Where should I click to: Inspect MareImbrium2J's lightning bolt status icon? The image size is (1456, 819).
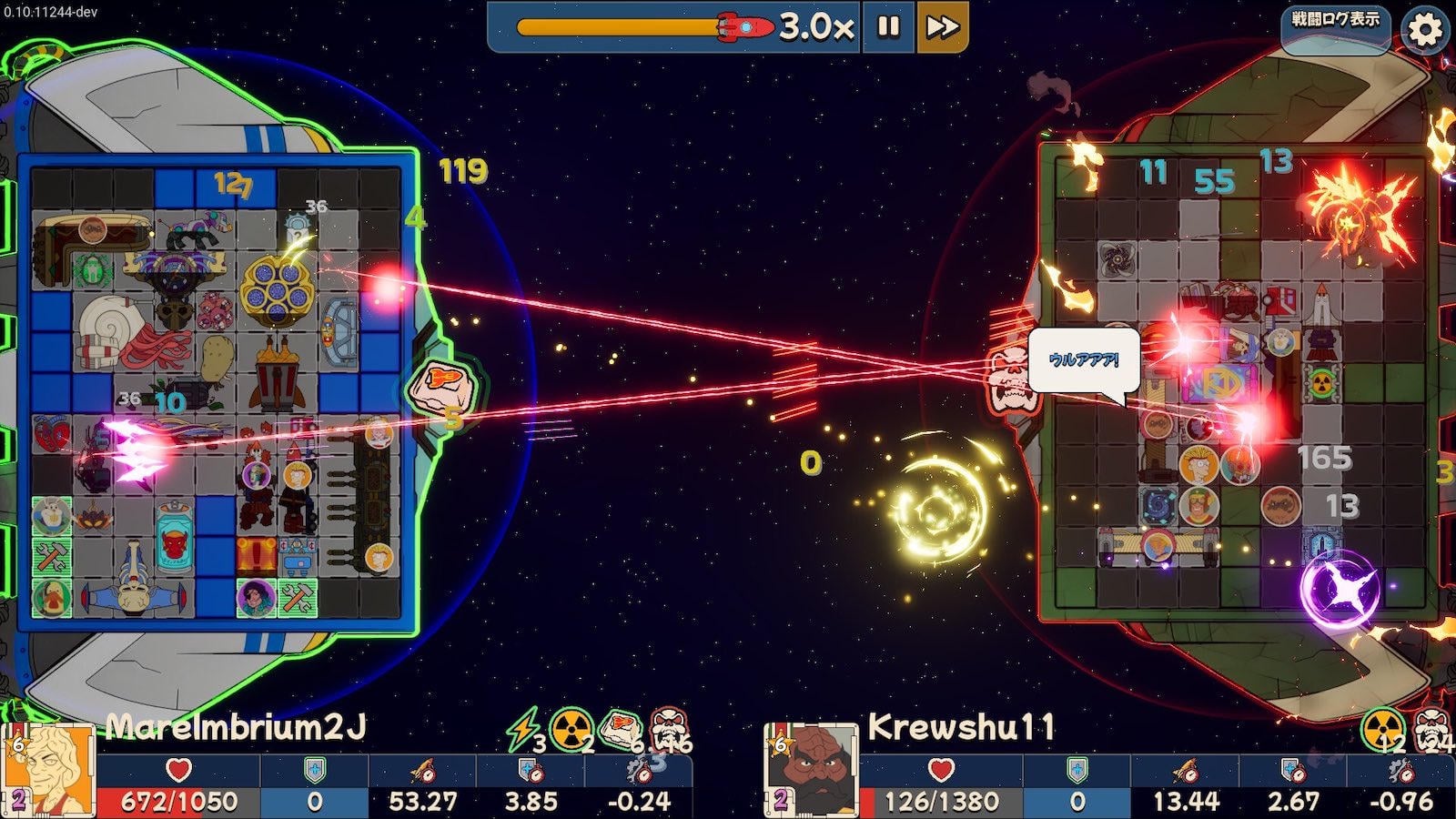pyautogui.click(x=522, y=730)
